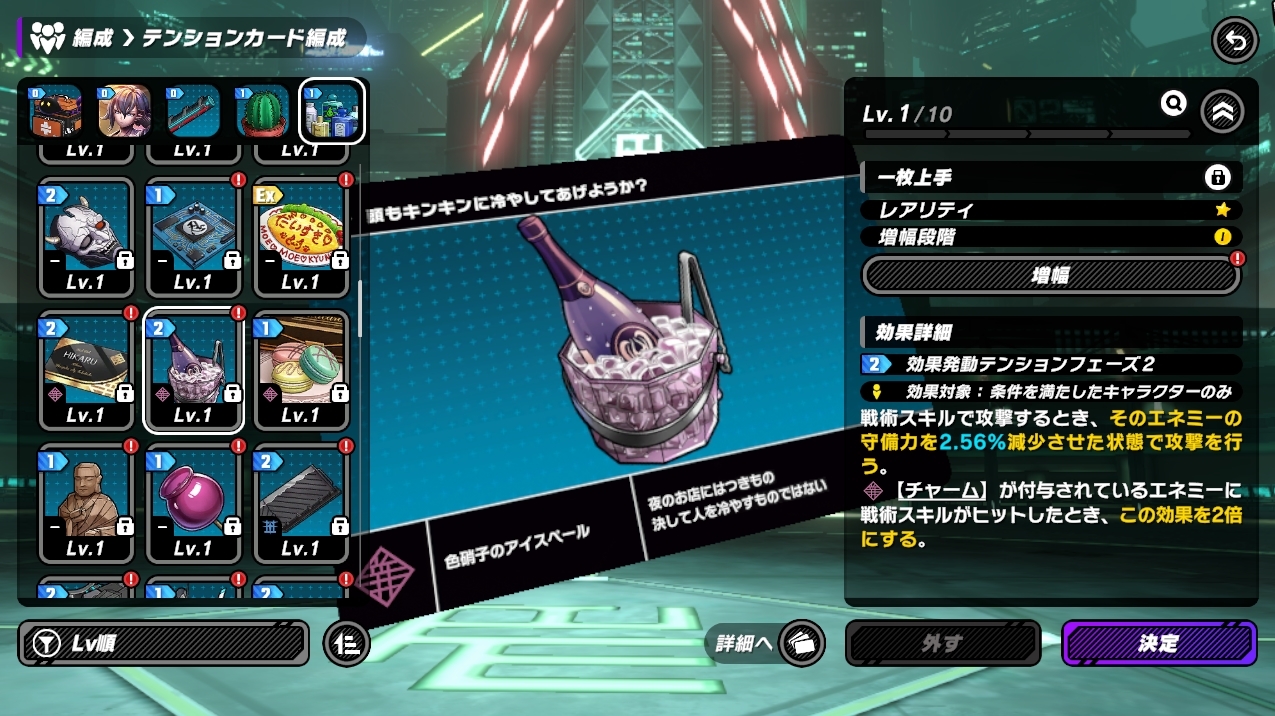Select the cactus pot deck slot
1275x716 pixels.
(x=263, y=111)
